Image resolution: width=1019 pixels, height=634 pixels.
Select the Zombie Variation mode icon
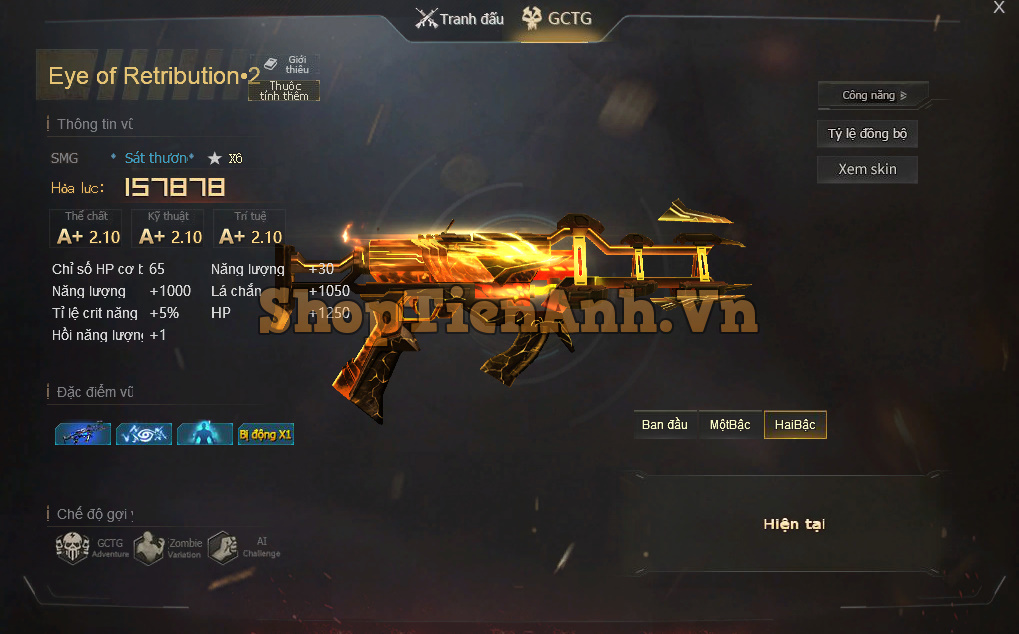[149, 547]
